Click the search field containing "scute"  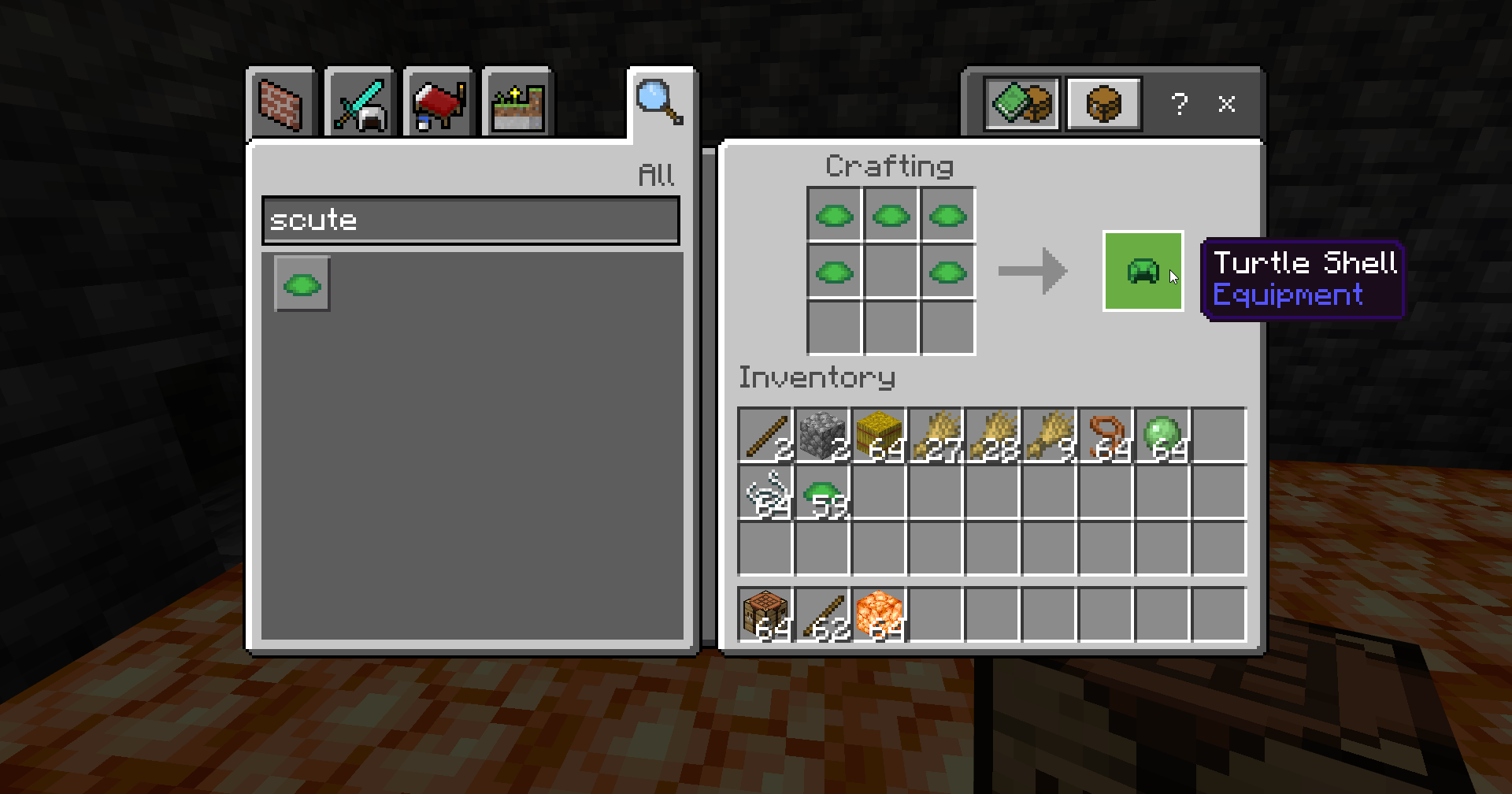pos(471,221)
